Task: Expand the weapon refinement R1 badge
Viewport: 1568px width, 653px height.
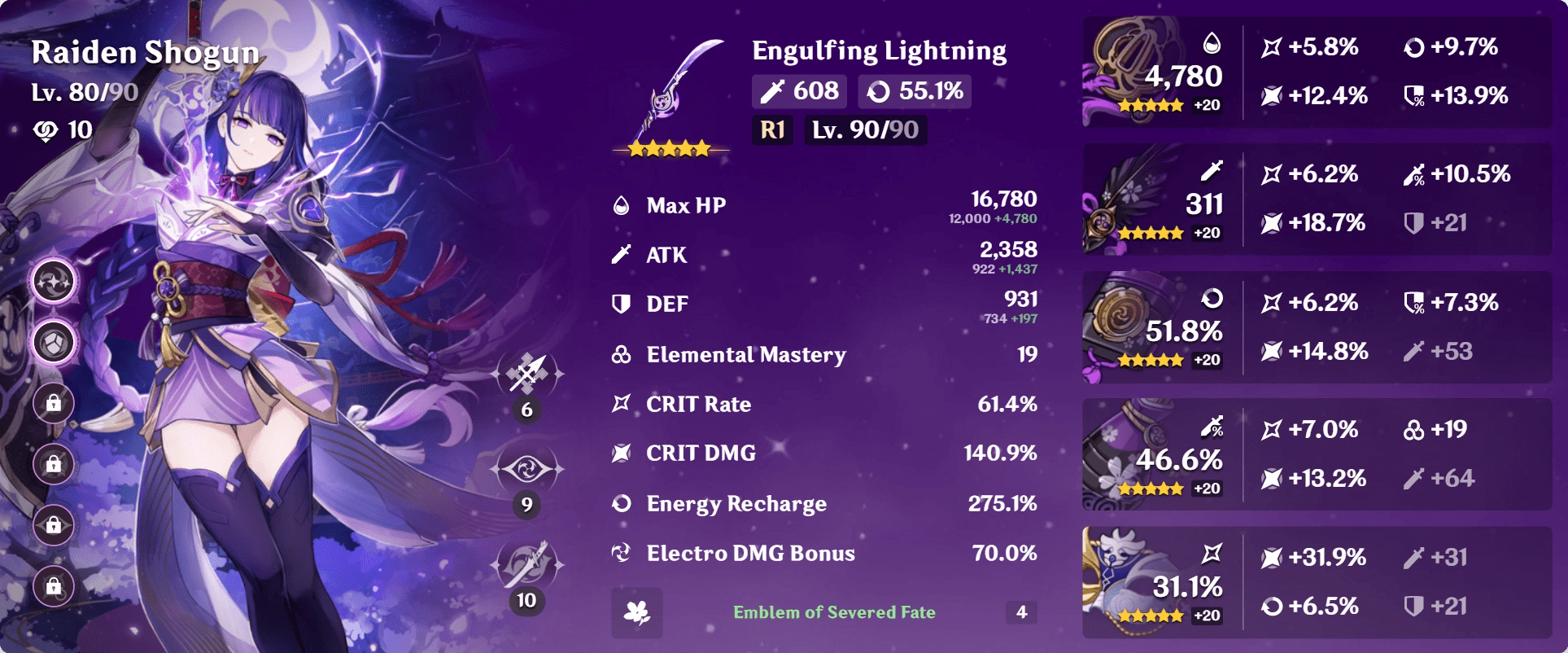Action: coord(771,129)
